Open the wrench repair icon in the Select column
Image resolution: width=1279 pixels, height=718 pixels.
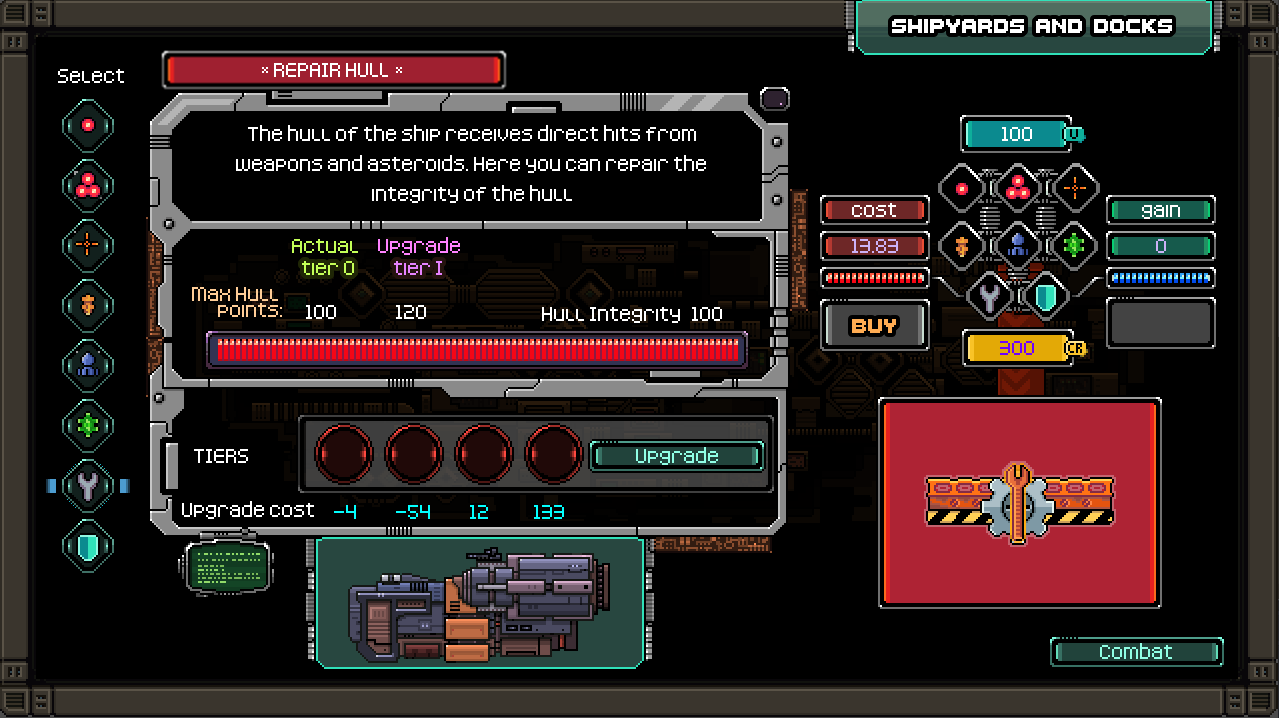click(88, 486)
